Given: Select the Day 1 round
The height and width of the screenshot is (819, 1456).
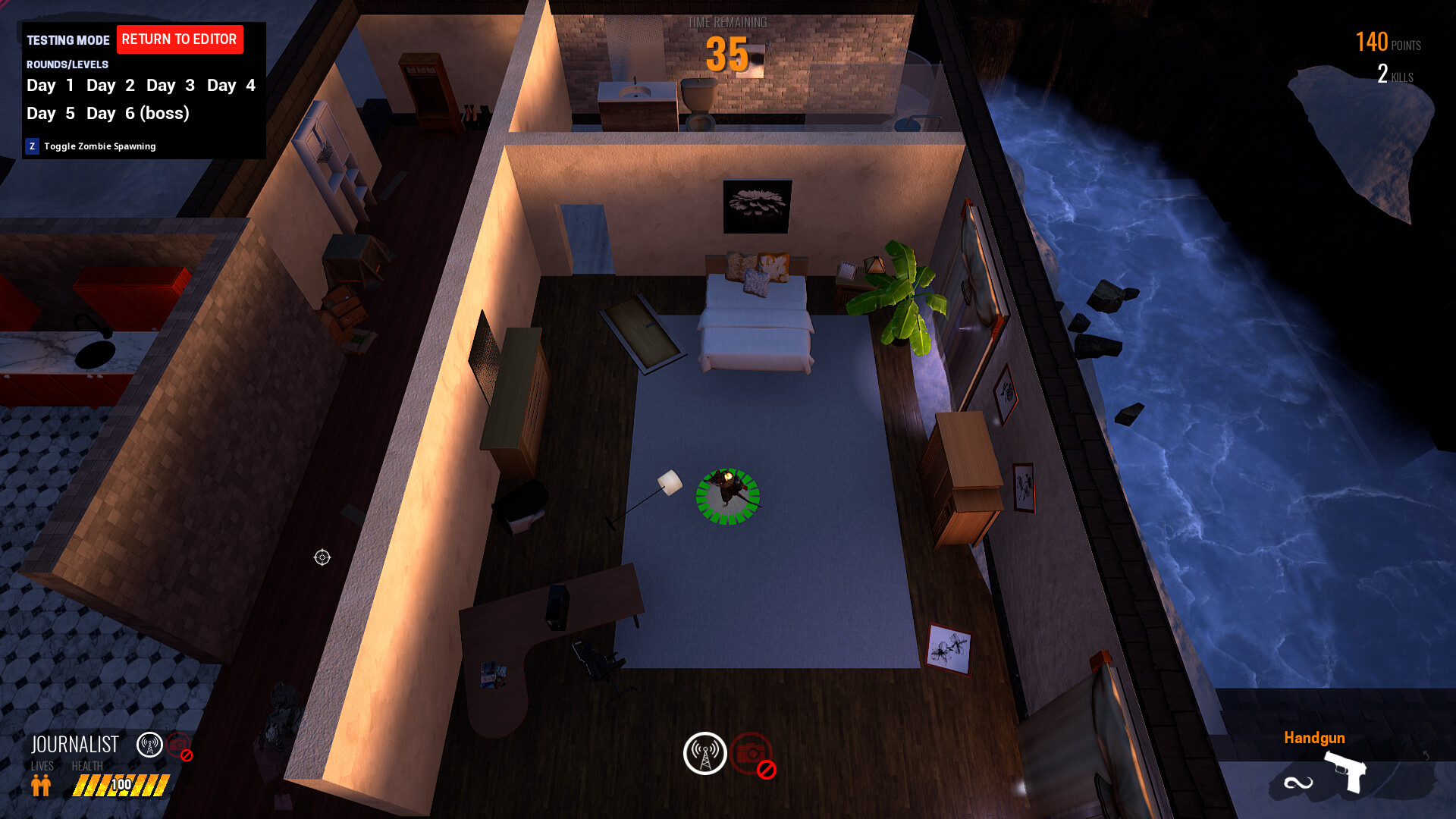Looking at the screenshot, I should [x=50, y=86].
